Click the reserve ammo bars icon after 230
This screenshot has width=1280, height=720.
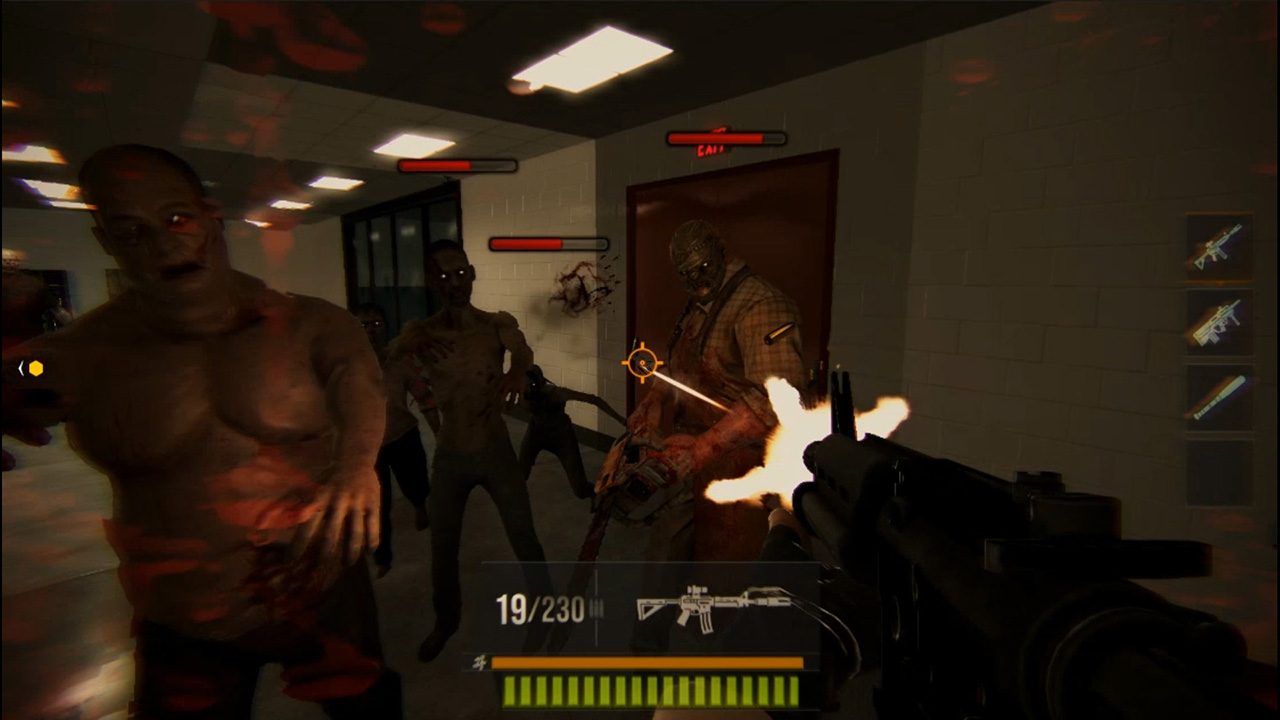pyautogui.click(x=597, y=607)
